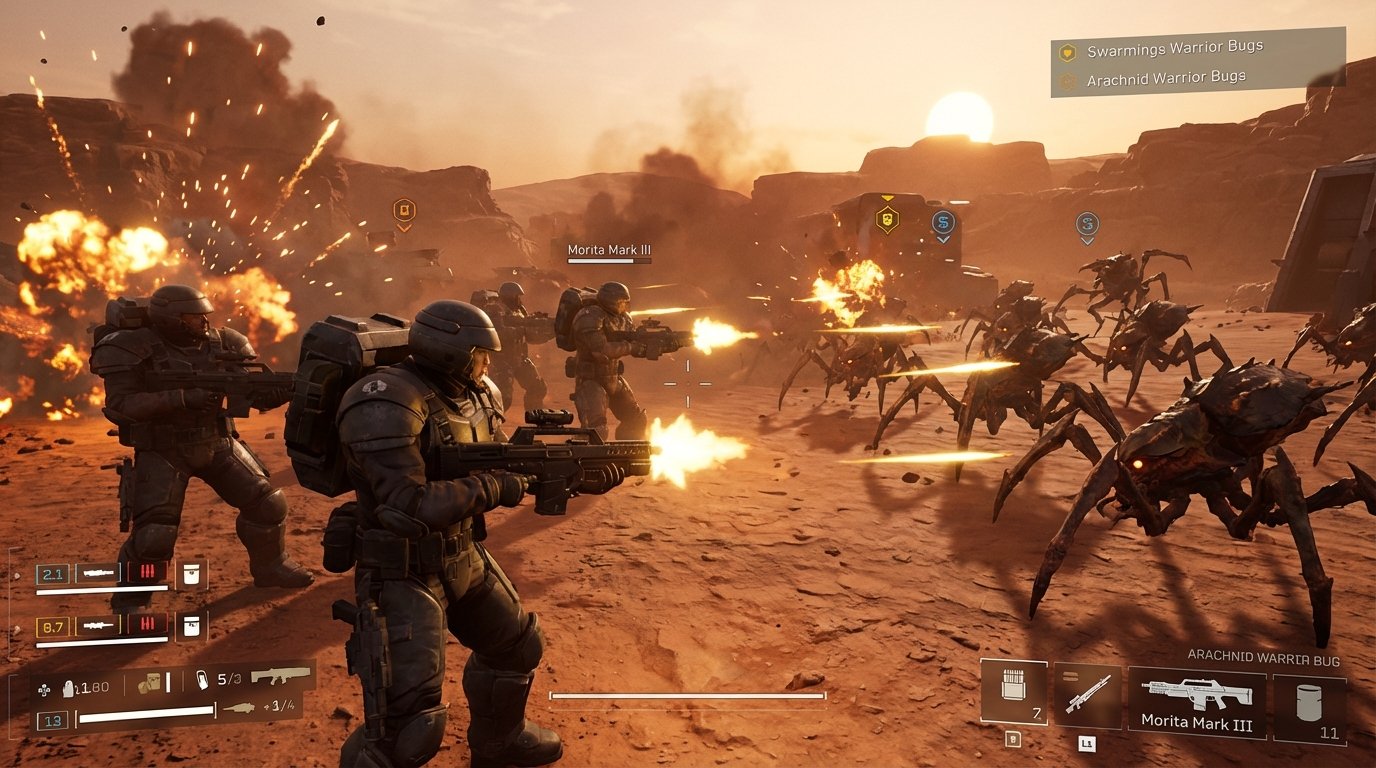Select the Morita Mark III weapon card

coord(1196,698)
